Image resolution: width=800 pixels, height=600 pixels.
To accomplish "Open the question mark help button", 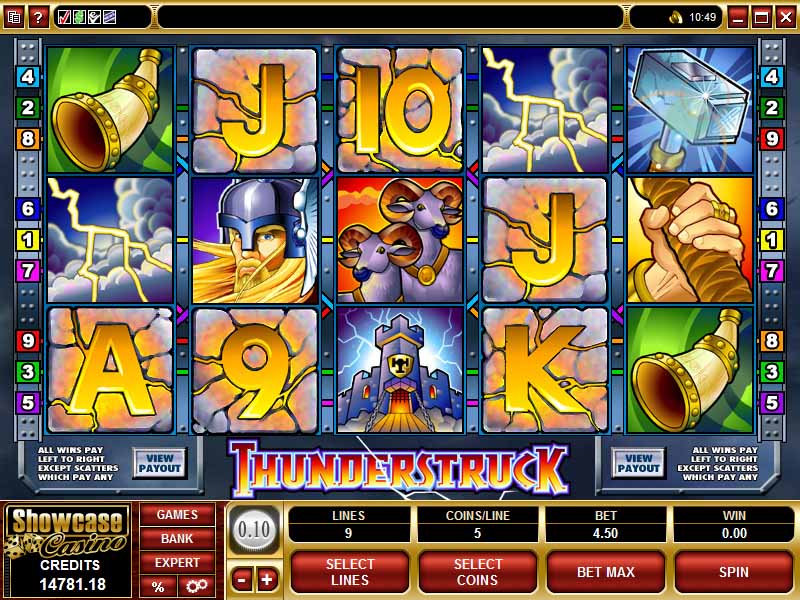I will pyautogui.click(x=38, y=17).
